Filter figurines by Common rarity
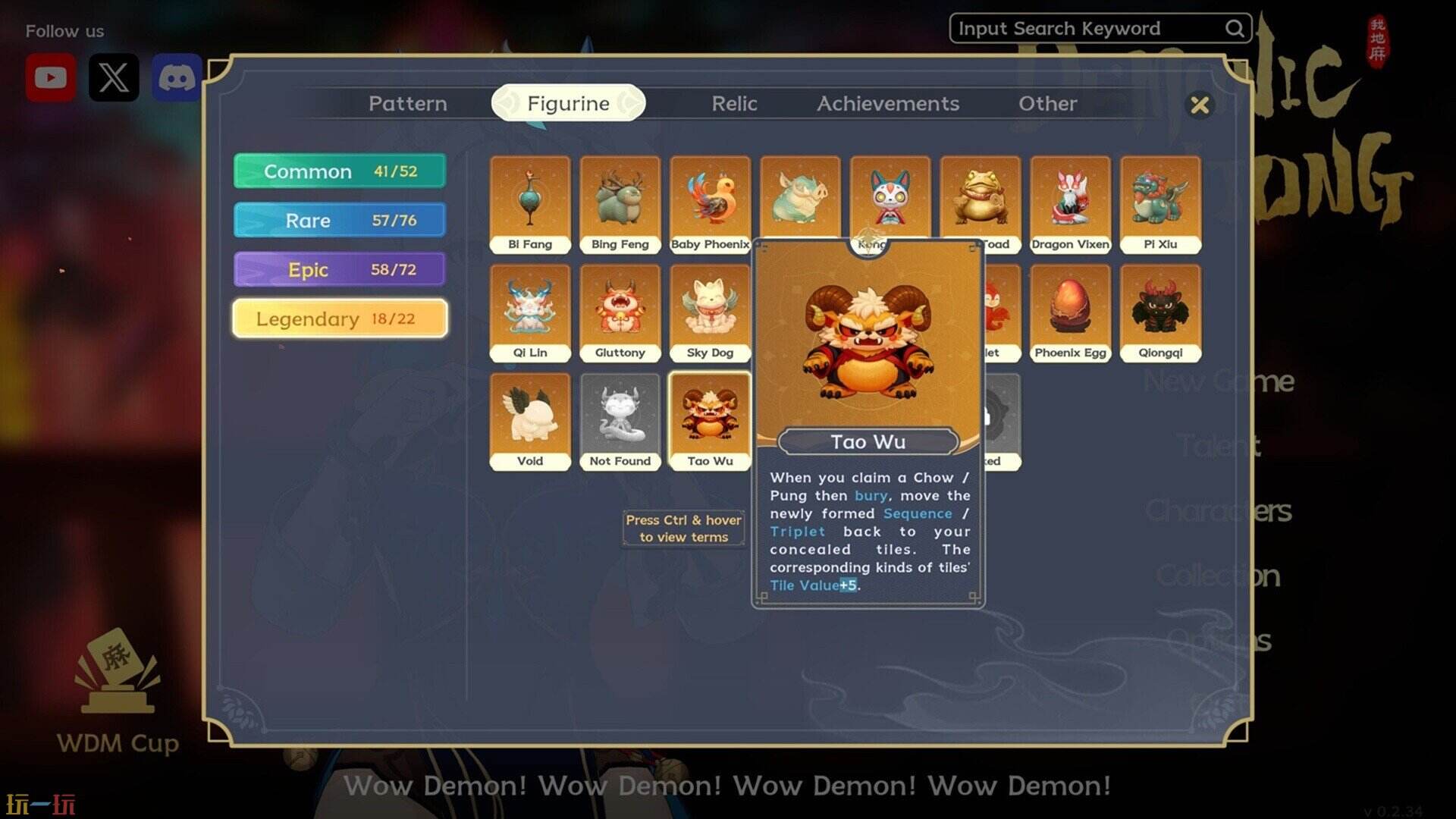The height and width of the screenshot is (819, 1456). 340,171
